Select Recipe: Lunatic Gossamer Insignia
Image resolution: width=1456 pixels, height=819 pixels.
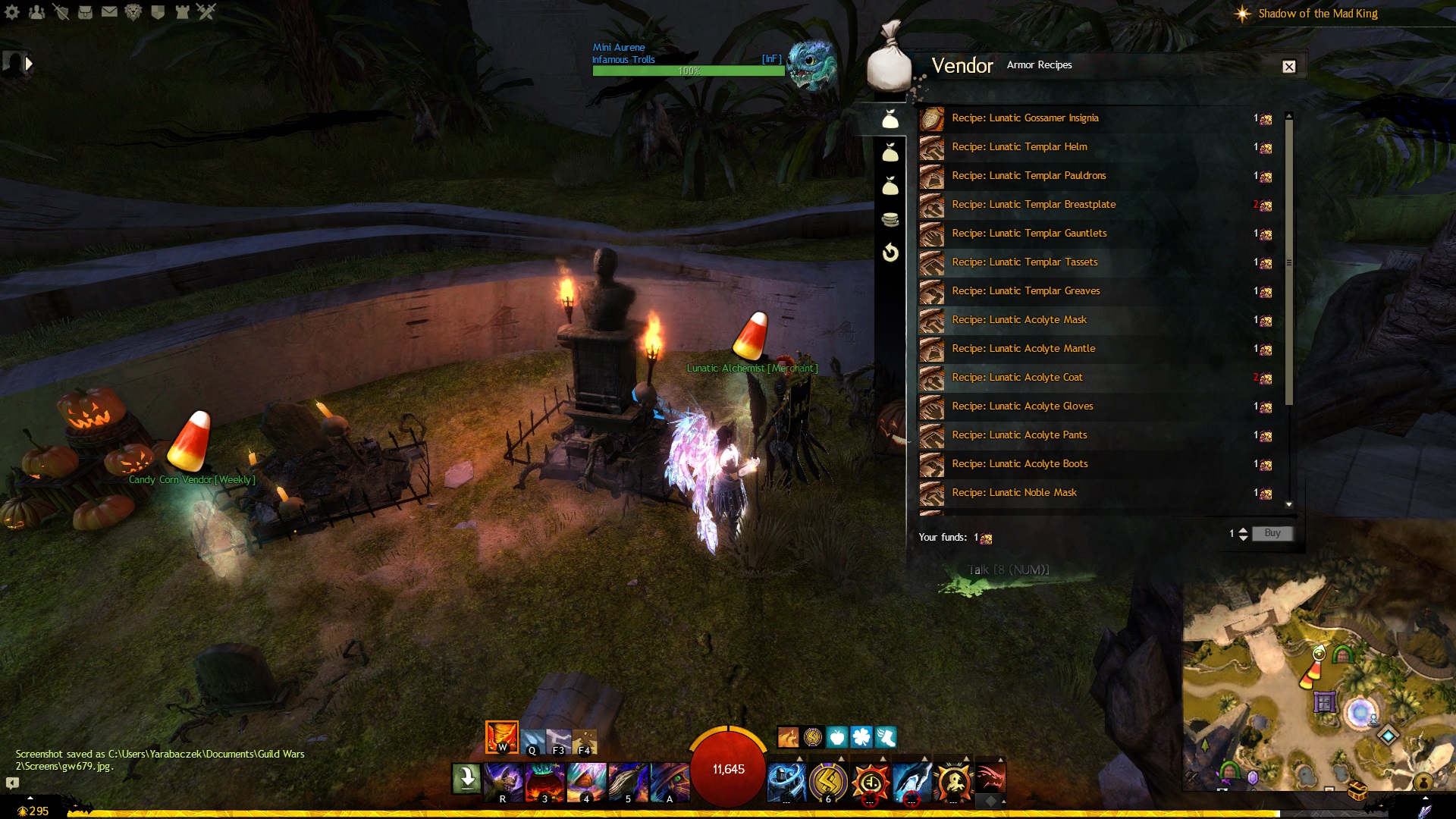click(x=1025, y=118)
